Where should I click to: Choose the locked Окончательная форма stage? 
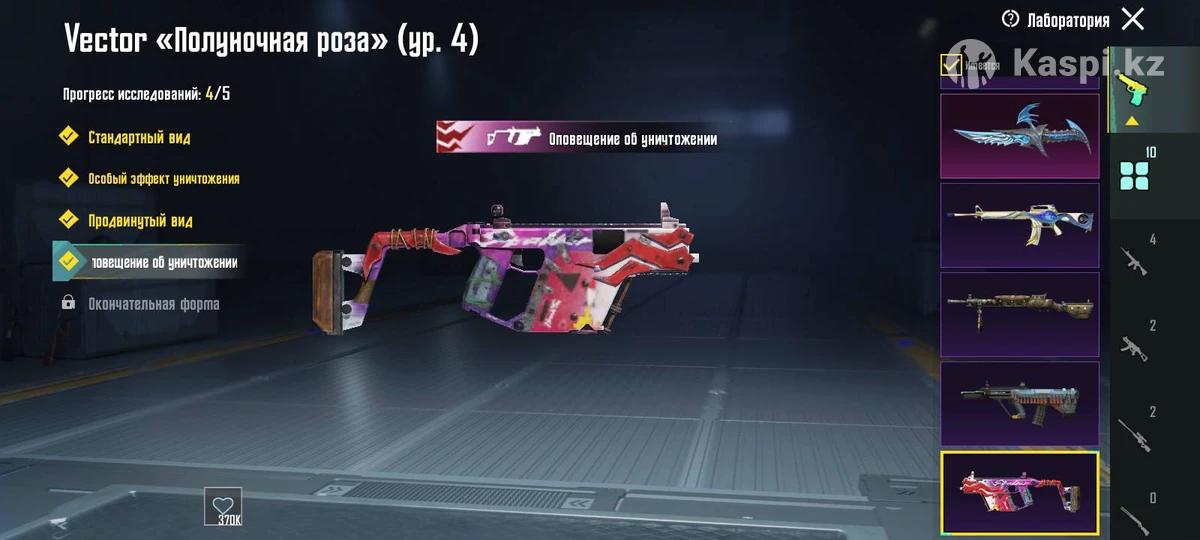153,303
